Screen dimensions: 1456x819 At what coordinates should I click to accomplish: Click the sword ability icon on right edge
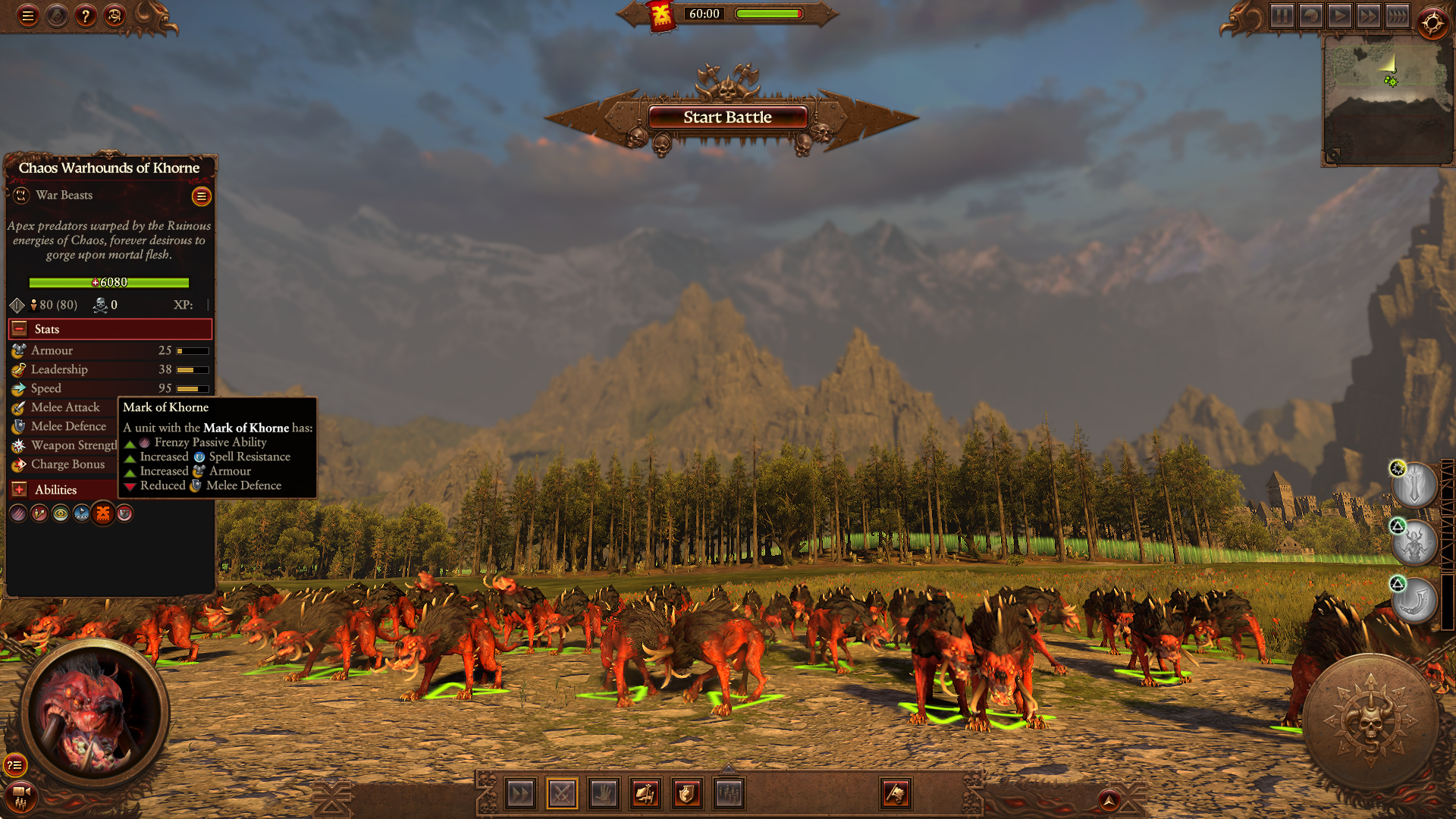click(1415, 485)
